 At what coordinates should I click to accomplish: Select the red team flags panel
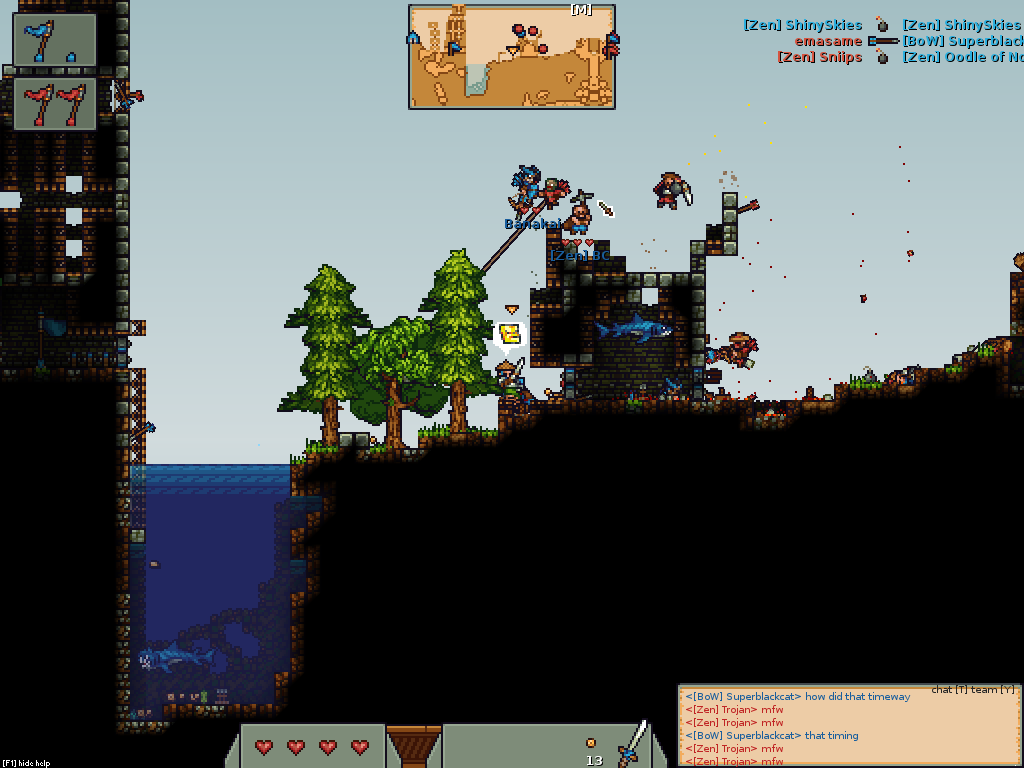[x=55, y=104]
